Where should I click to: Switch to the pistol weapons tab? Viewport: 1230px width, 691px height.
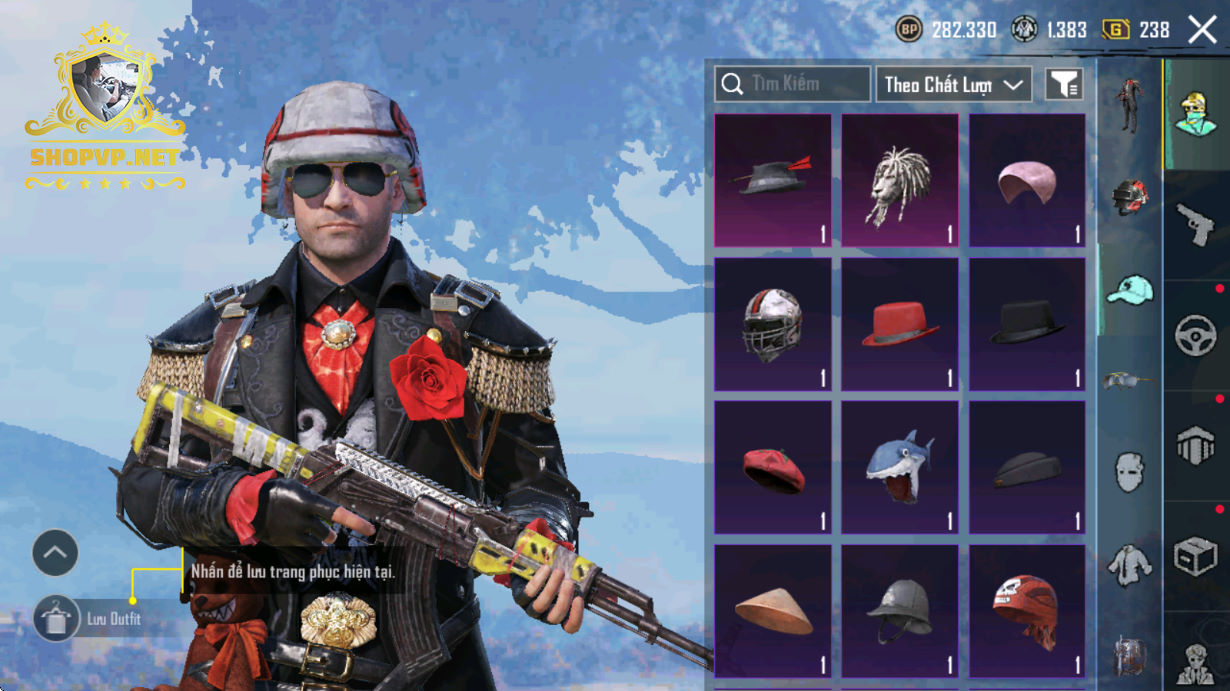(1195, 225)
